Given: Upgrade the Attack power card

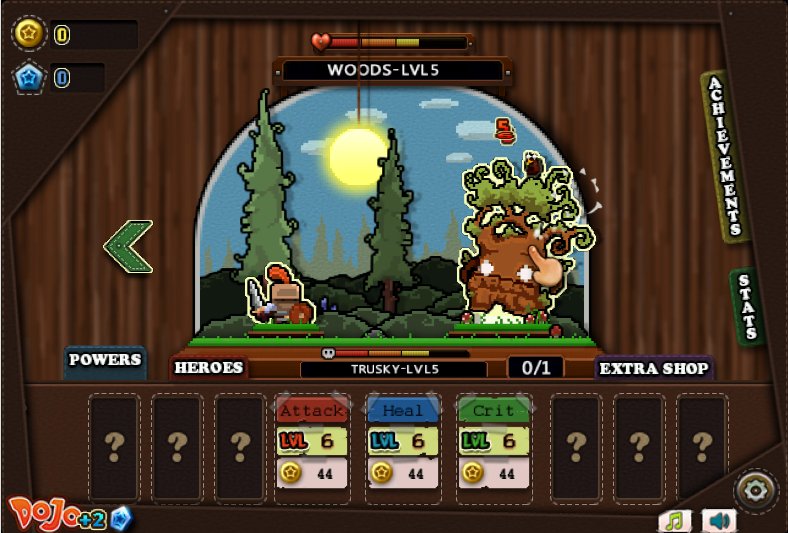Looking at the screenshot, I should [x=312, y=441].
